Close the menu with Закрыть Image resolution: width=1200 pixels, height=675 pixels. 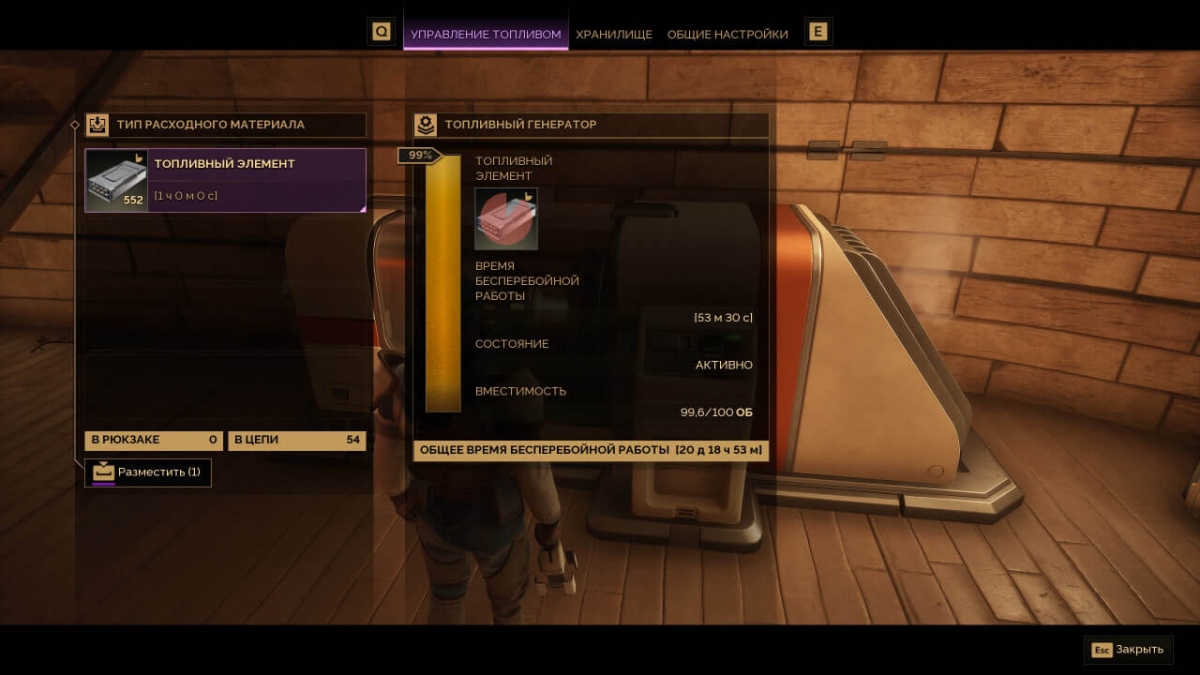tap(1128, 649)
